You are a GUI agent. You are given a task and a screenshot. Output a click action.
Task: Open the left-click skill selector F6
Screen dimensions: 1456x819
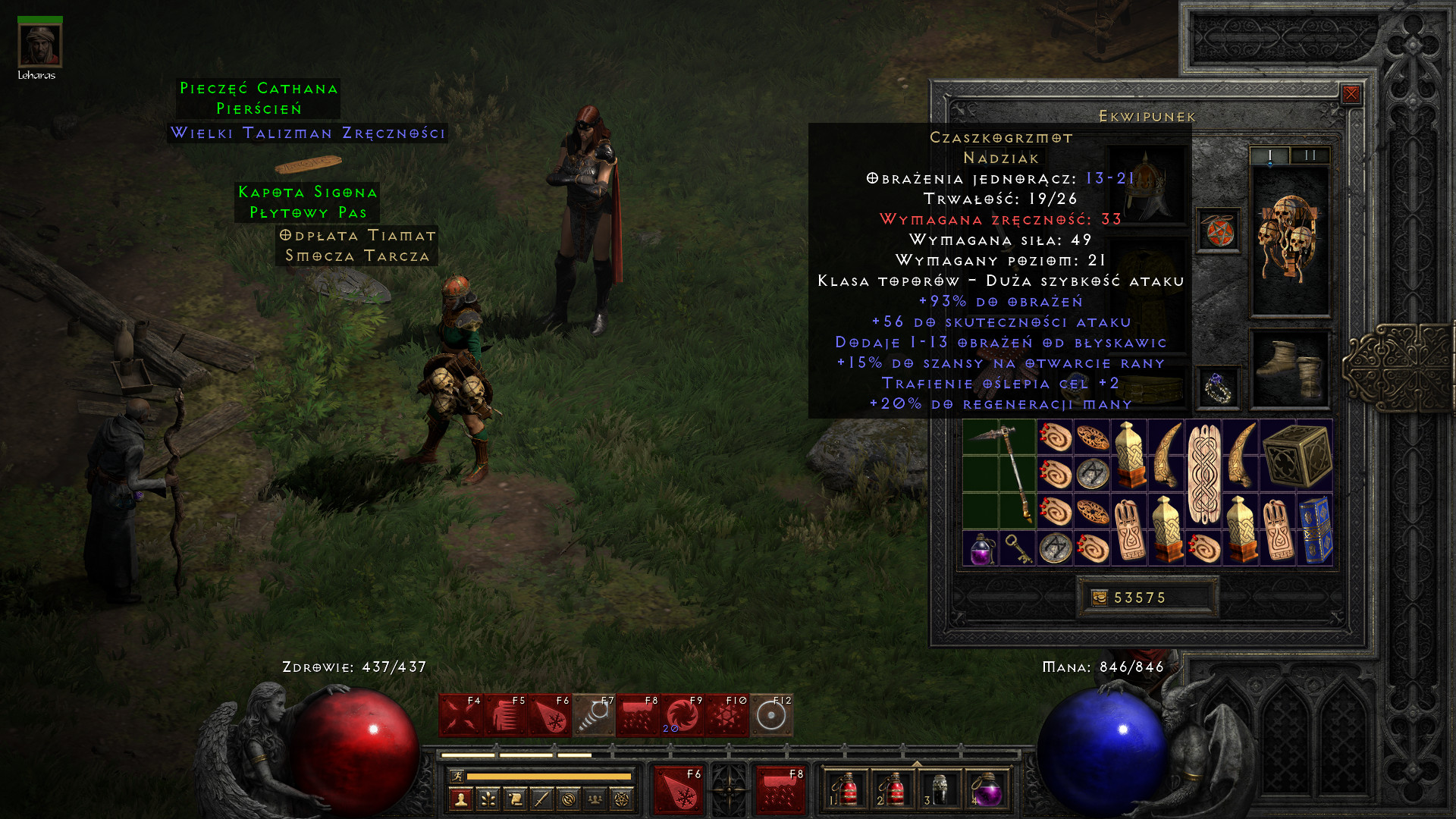679,789
